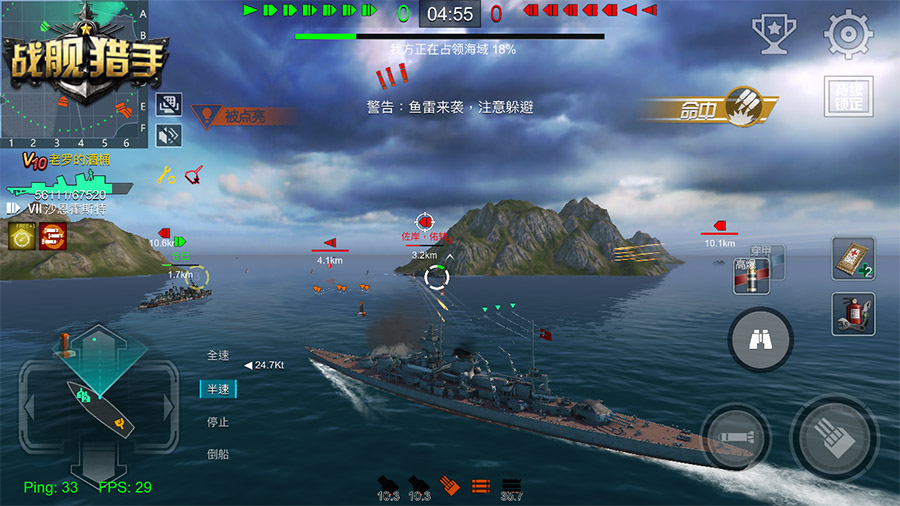The width and height of the screenshot is (900, 506).
Task: Open the trophy scoreboard
Action: [772, 35]
